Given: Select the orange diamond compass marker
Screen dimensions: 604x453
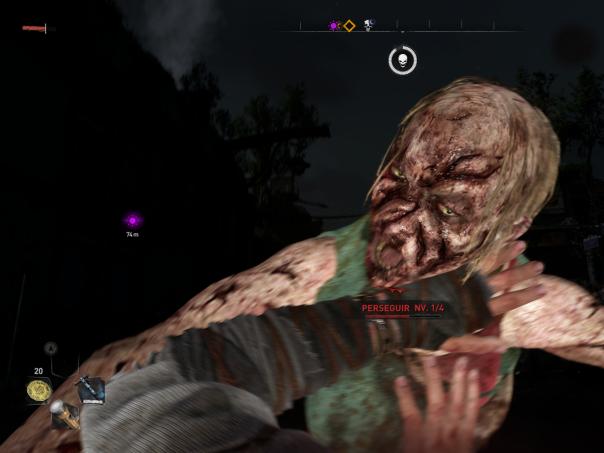Looking at the screenshot, I should 349,26.
